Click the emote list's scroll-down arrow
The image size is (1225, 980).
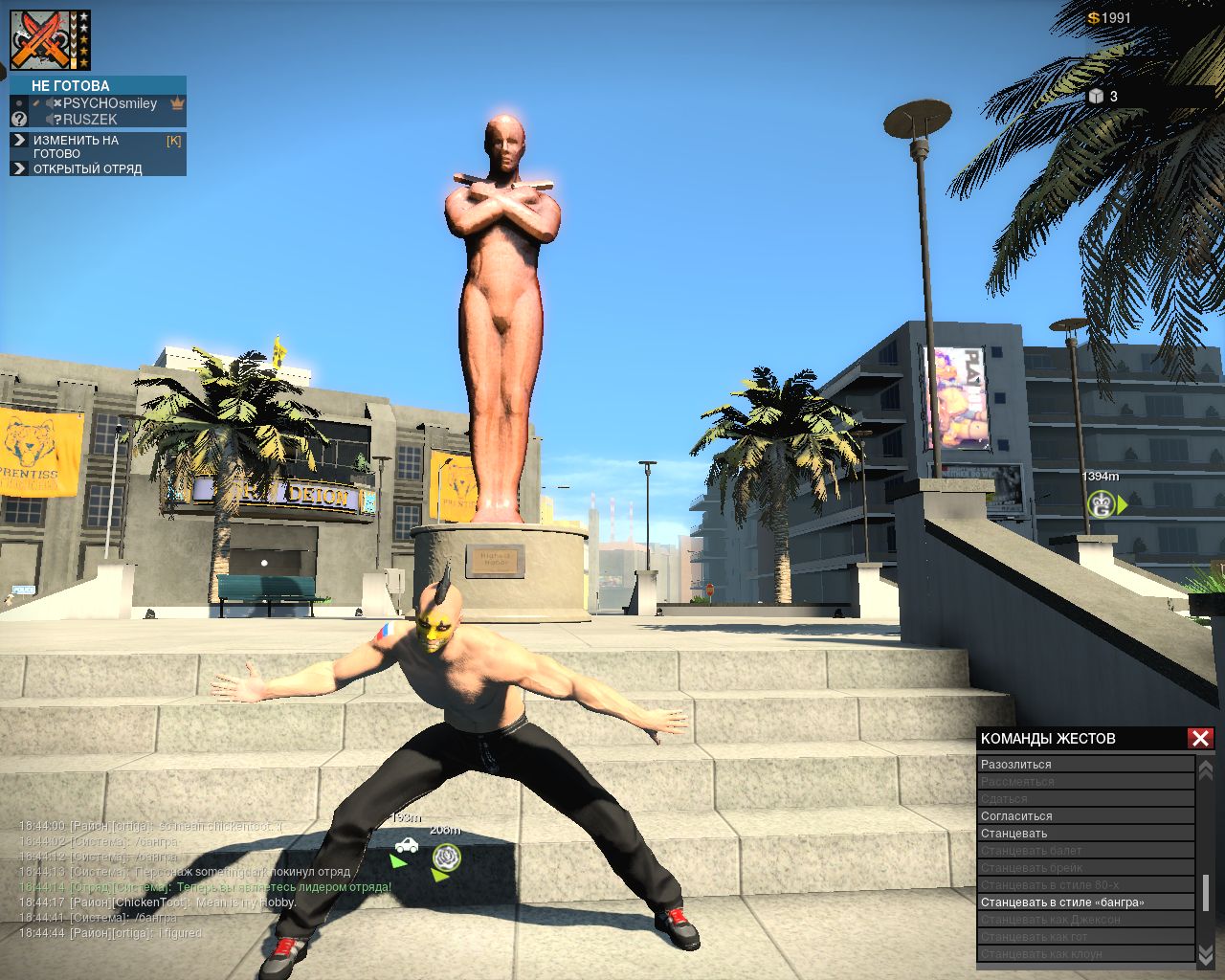point(1206,954)
